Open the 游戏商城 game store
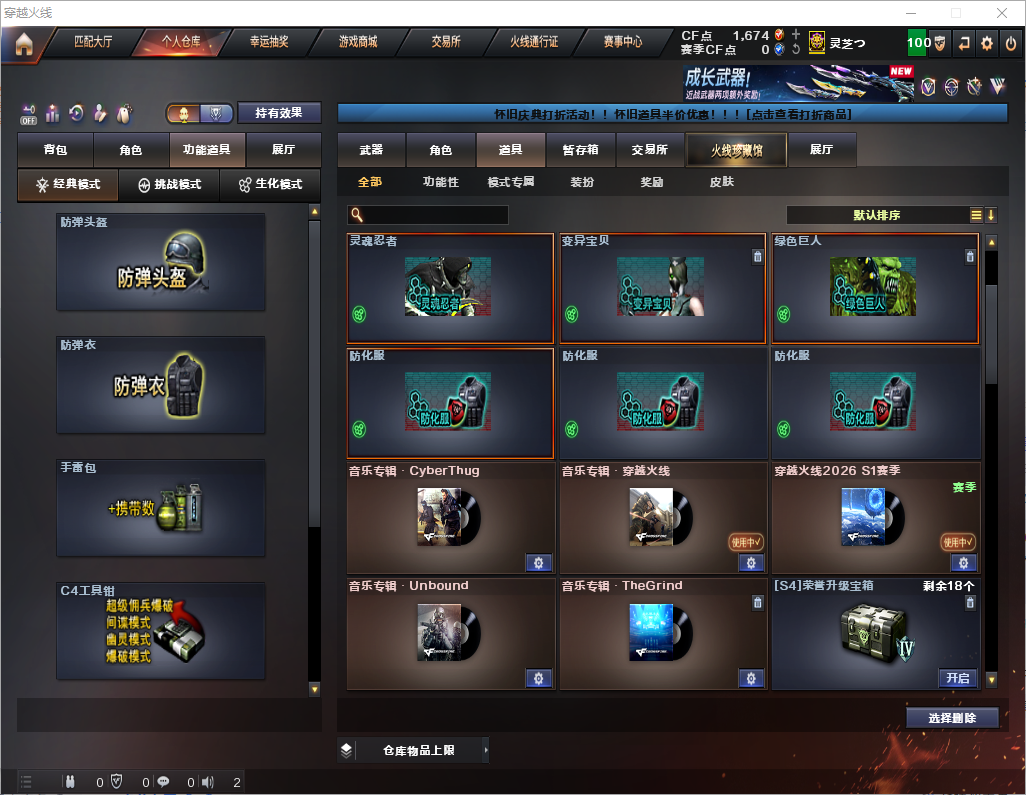 click(x=357, y=42)
